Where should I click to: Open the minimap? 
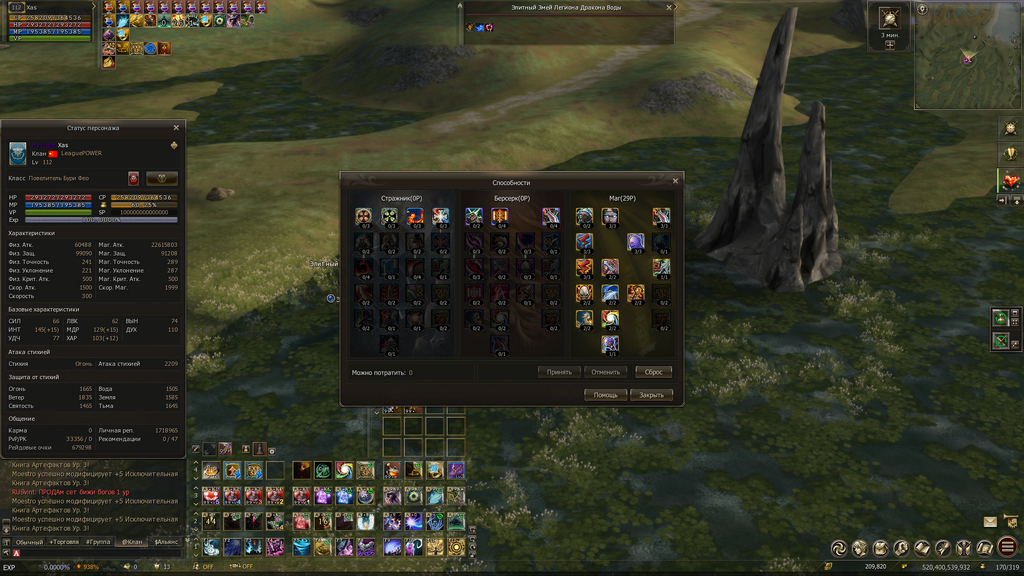coord(967,58)
